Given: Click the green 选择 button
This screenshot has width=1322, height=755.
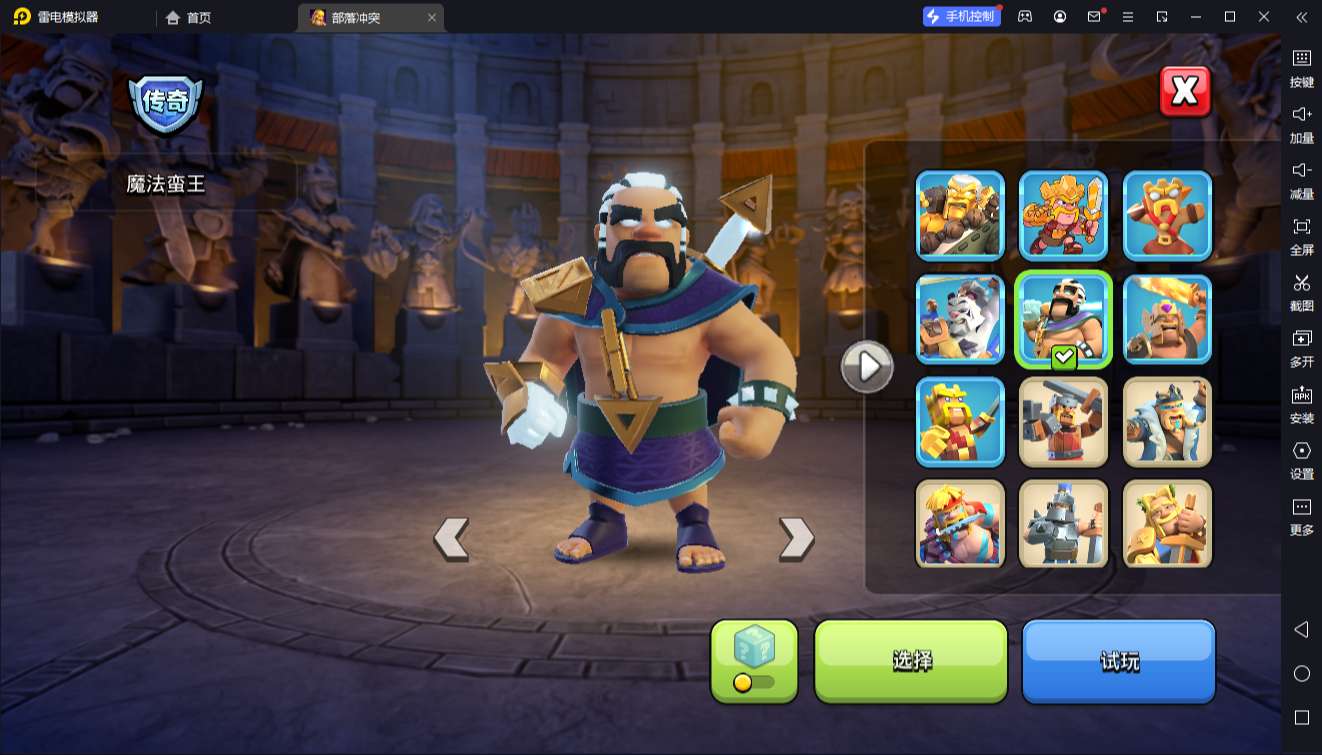Looking at the screenshot, I should [x=911, y=660].
